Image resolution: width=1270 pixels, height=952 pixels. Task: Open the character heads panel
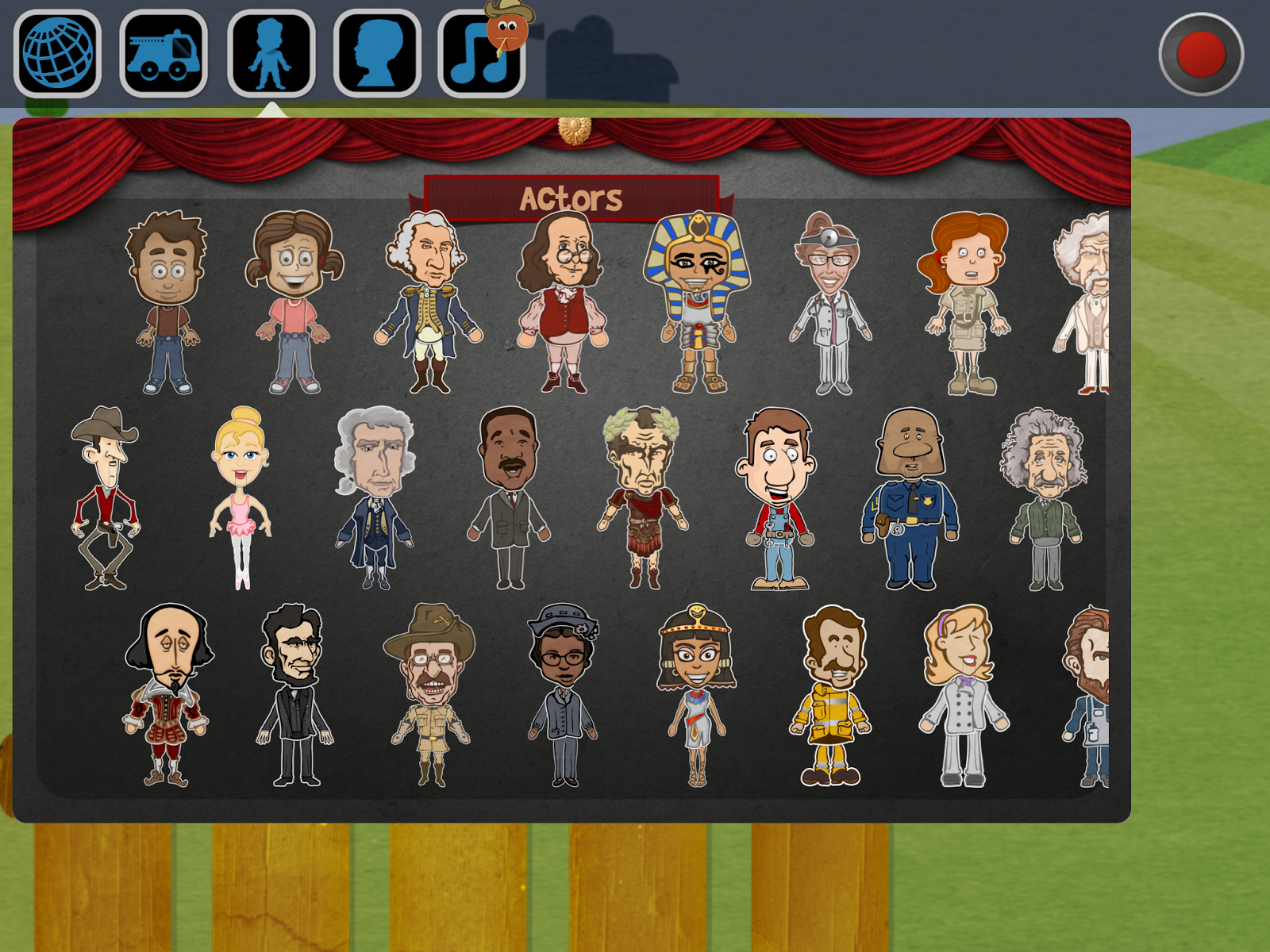tap(375, 50)
